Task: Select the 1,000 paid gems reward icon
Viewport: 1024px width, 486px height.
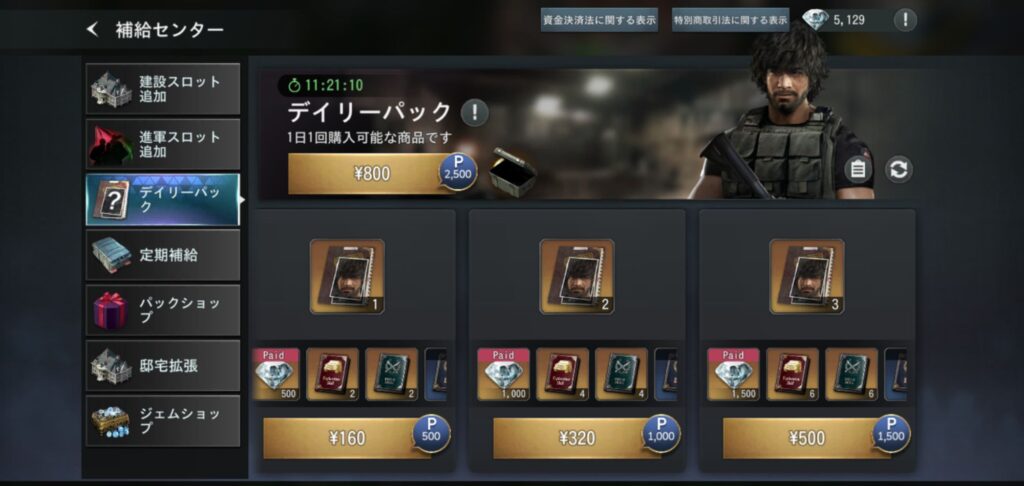Action: point(504,374)
